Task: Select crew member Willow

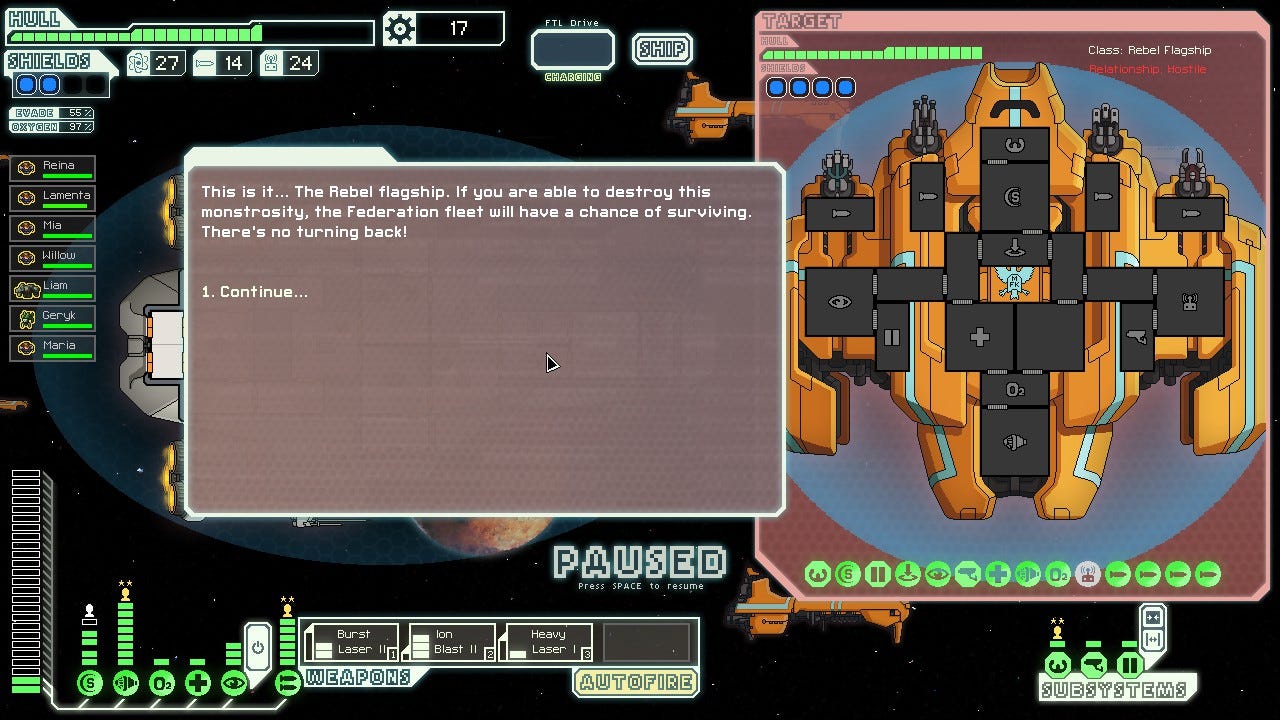Action: 53,258
